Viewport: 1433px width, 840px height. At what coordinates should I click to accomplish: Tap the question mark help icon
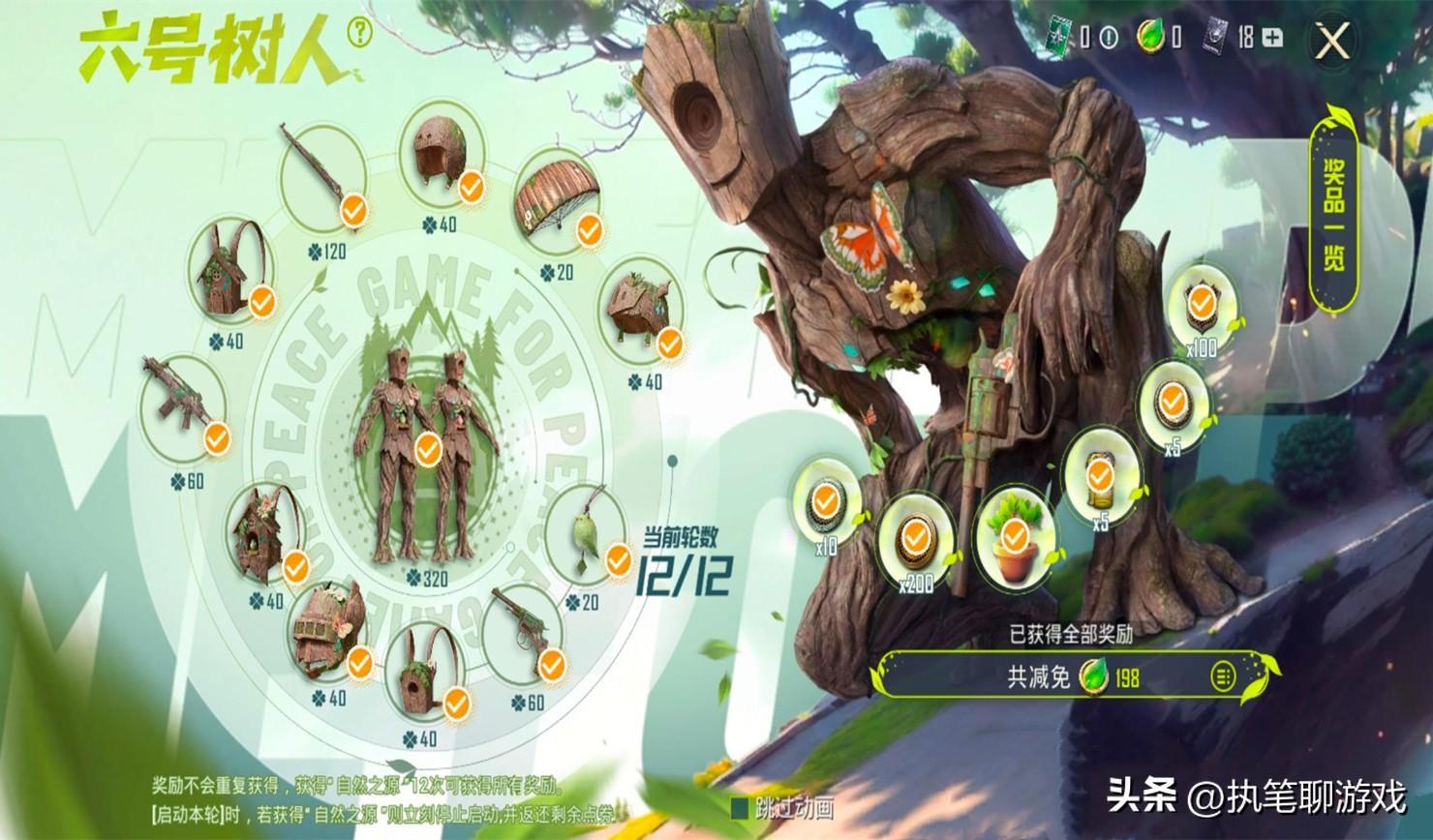[361, 34]
